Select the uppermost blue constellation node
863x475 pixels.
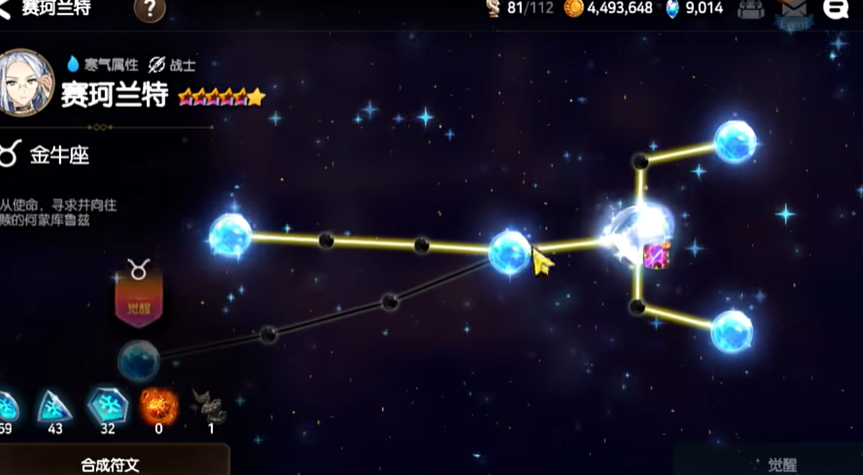point(735,142)
